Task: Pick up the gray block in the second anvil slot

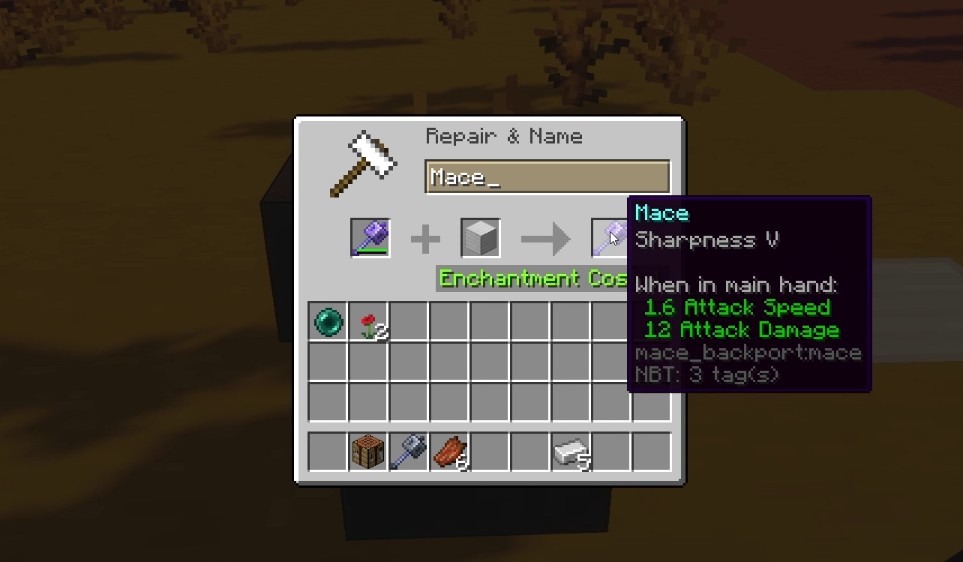Action: point(480,239)
